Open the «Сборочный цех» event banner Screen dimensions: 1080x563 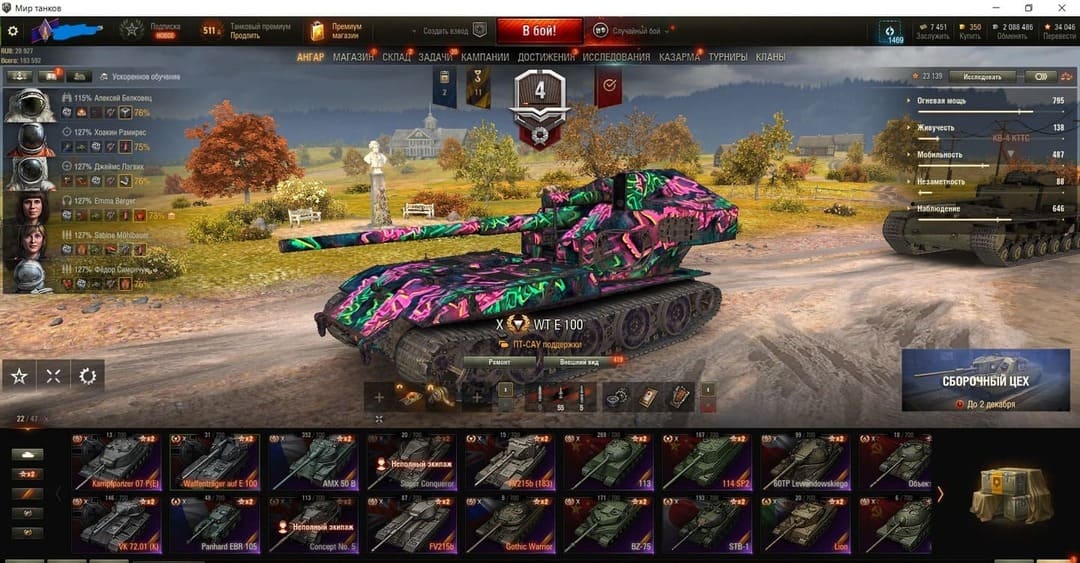point(985,380)
